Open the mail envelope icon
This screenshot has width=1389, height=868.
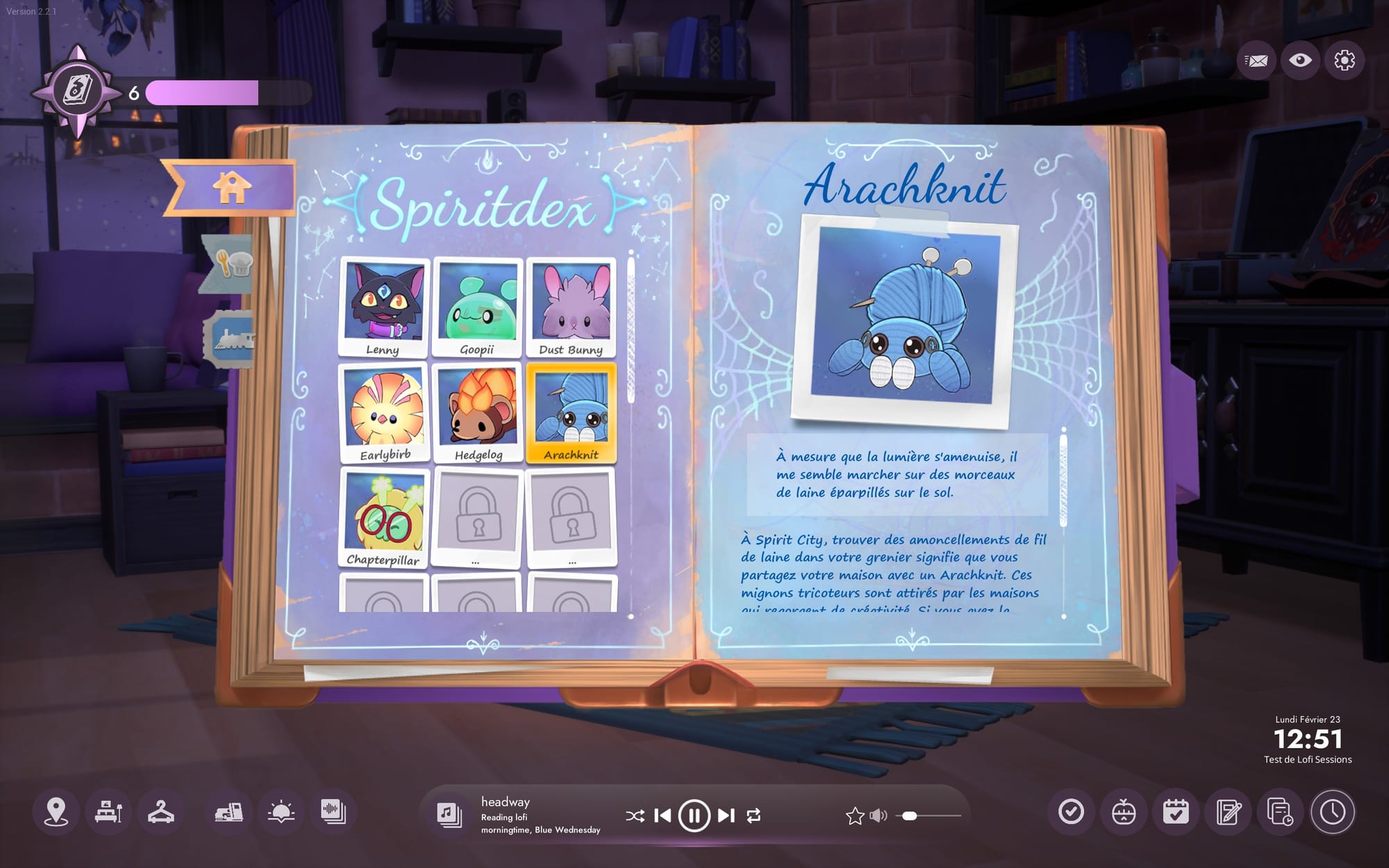[x=1256, y=60]
